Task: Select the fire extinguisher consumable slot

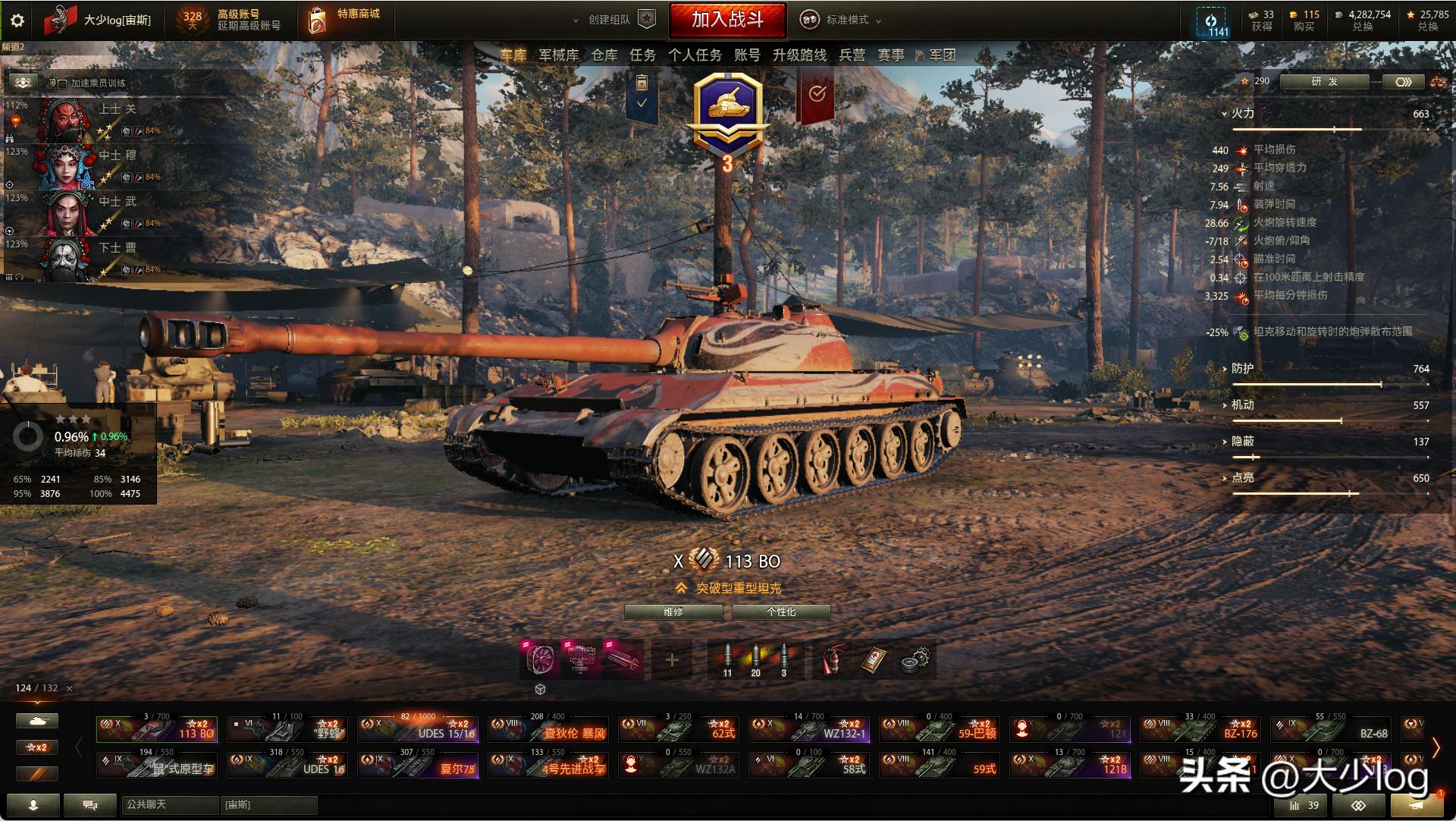Action: point(833,659)
